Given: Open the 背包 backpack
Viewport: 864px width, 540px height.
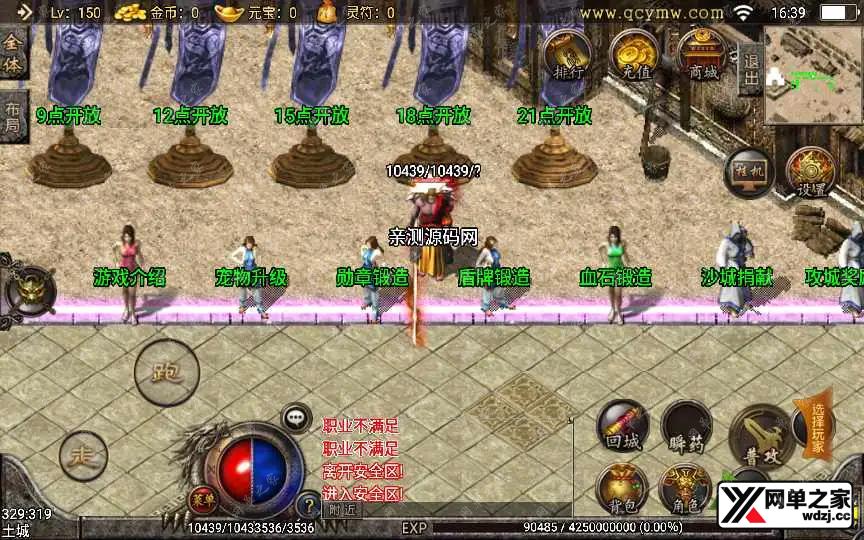Looking at the screenshot, I should click(622, 489).
